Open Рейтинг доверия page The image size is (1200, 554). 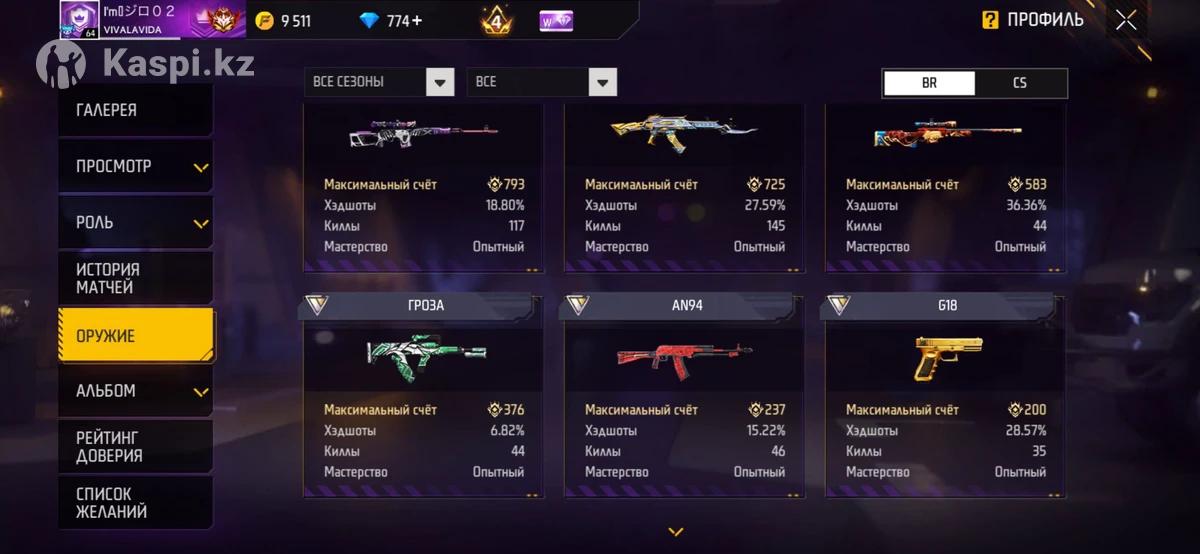pos(135,447)
